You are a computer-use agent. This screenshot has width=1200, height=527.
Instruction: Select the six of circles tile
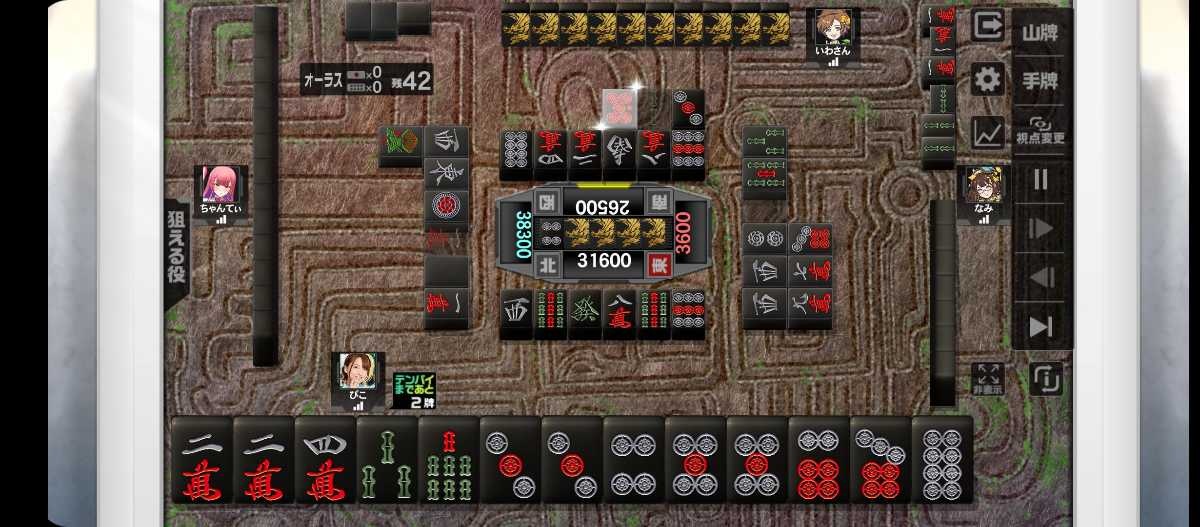click(819, 460)
